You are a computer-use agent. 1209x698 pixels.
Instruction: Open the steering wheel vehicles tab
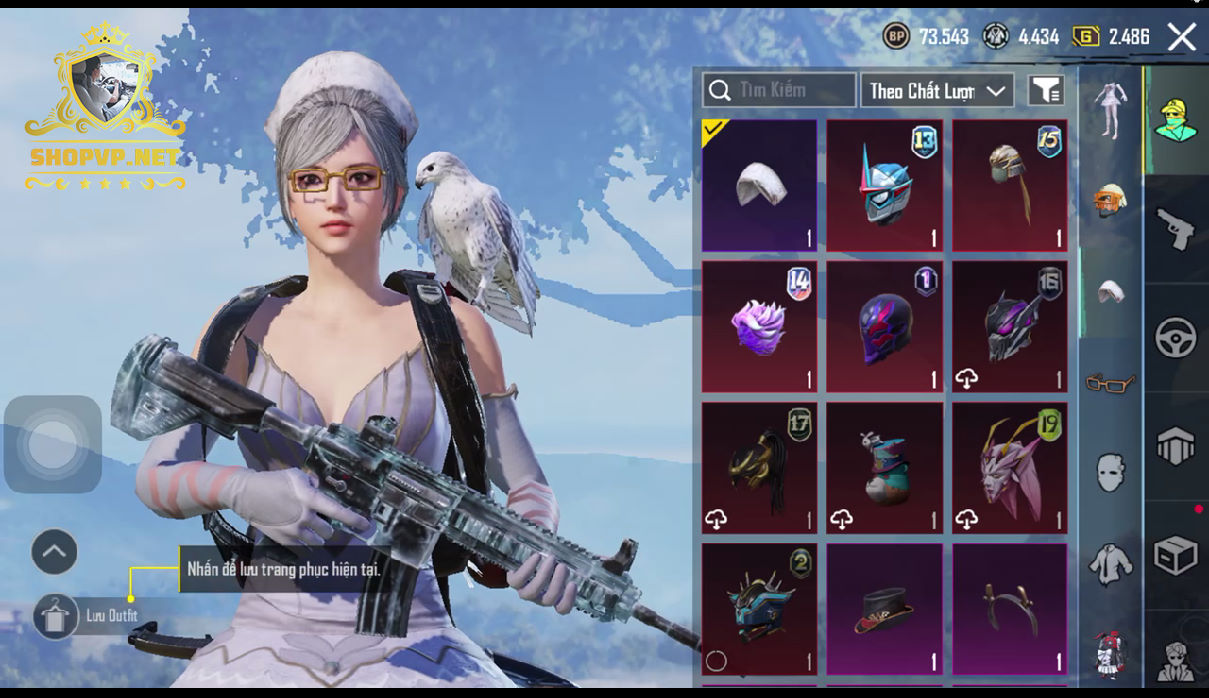(1175, 338)
